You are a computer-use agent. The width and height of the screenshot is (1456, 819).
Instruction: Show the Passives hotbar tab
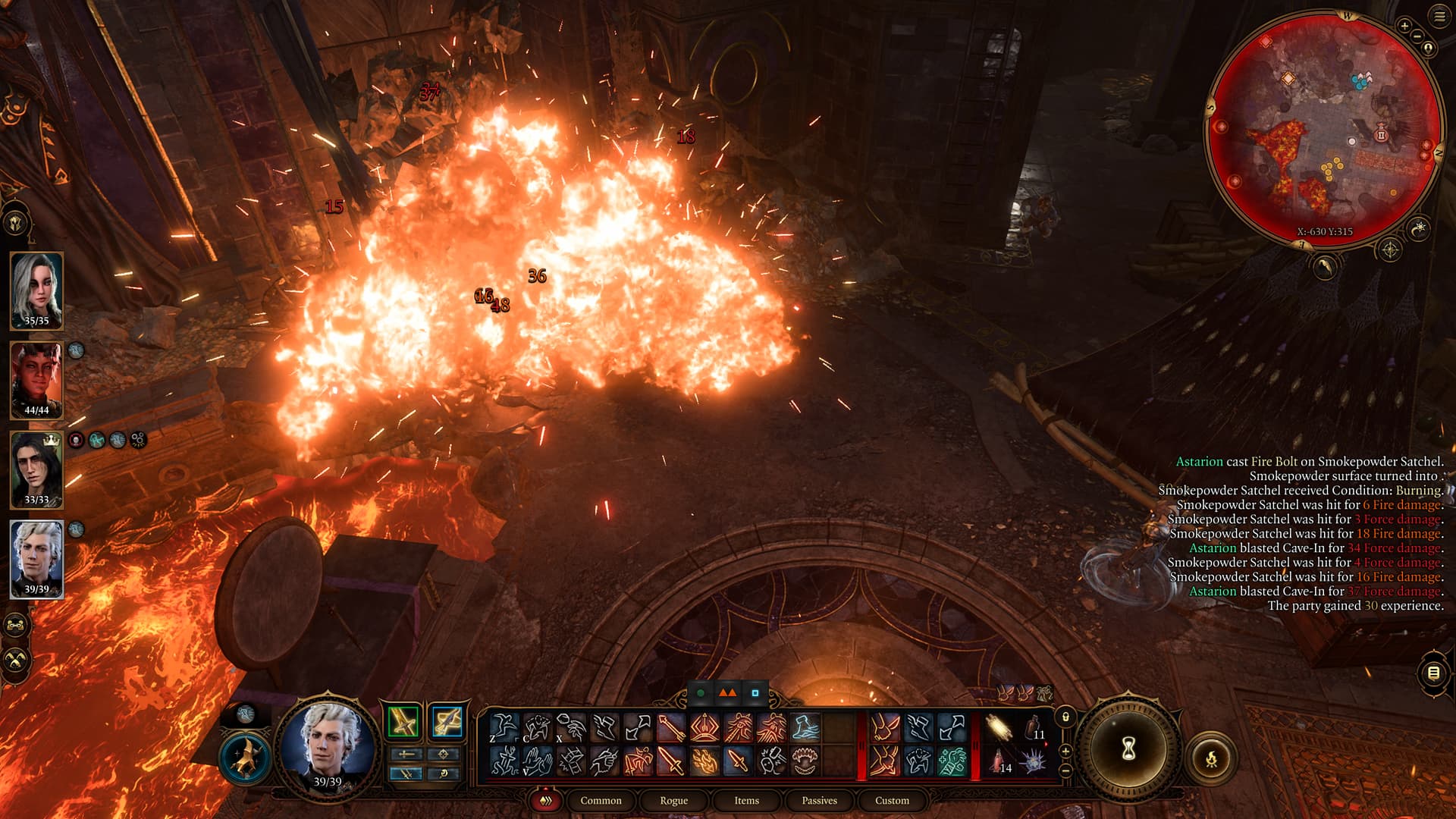[819, 800]
